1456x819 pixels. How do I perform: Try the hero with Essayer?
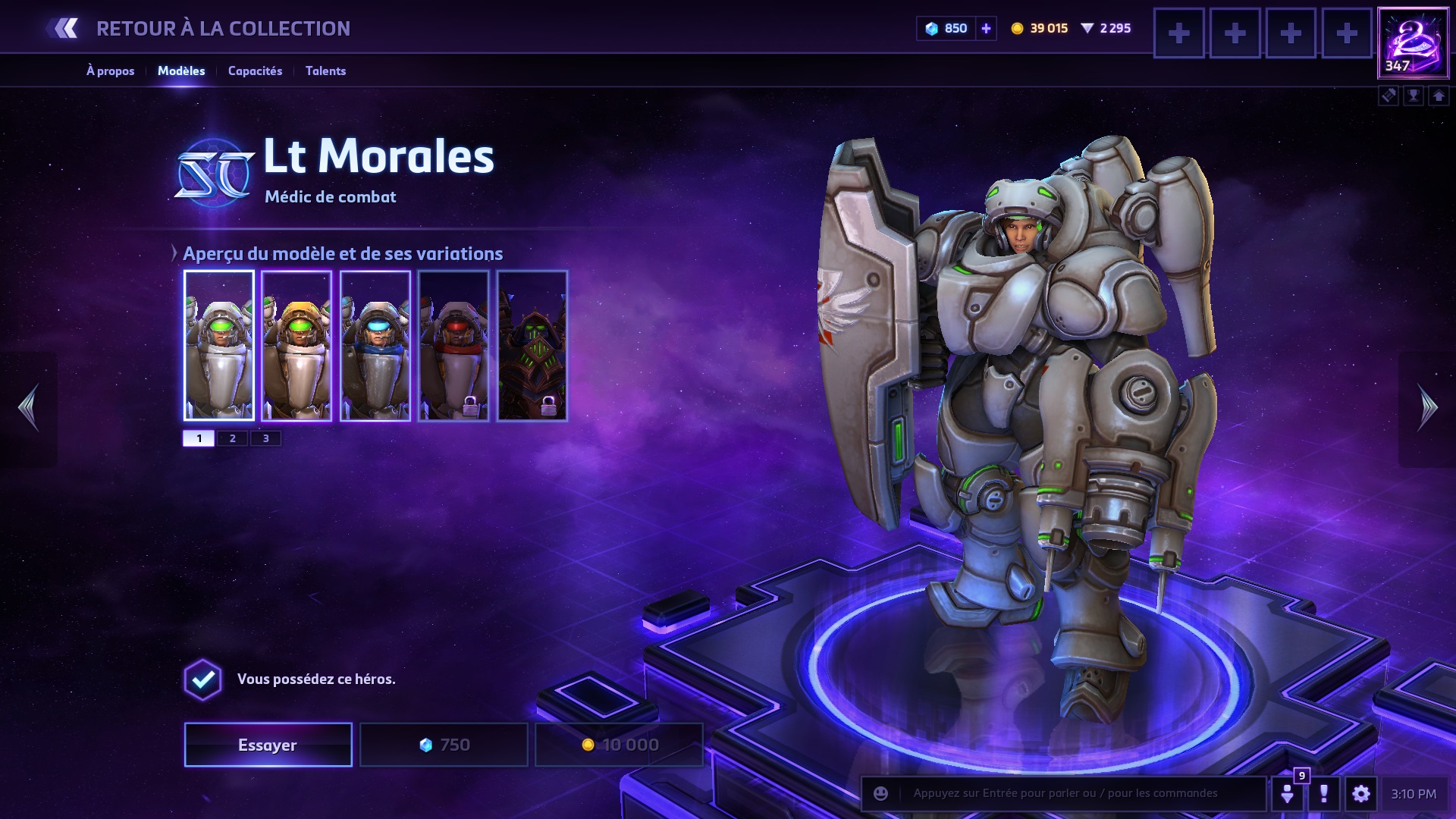click(x=268, y=745)
